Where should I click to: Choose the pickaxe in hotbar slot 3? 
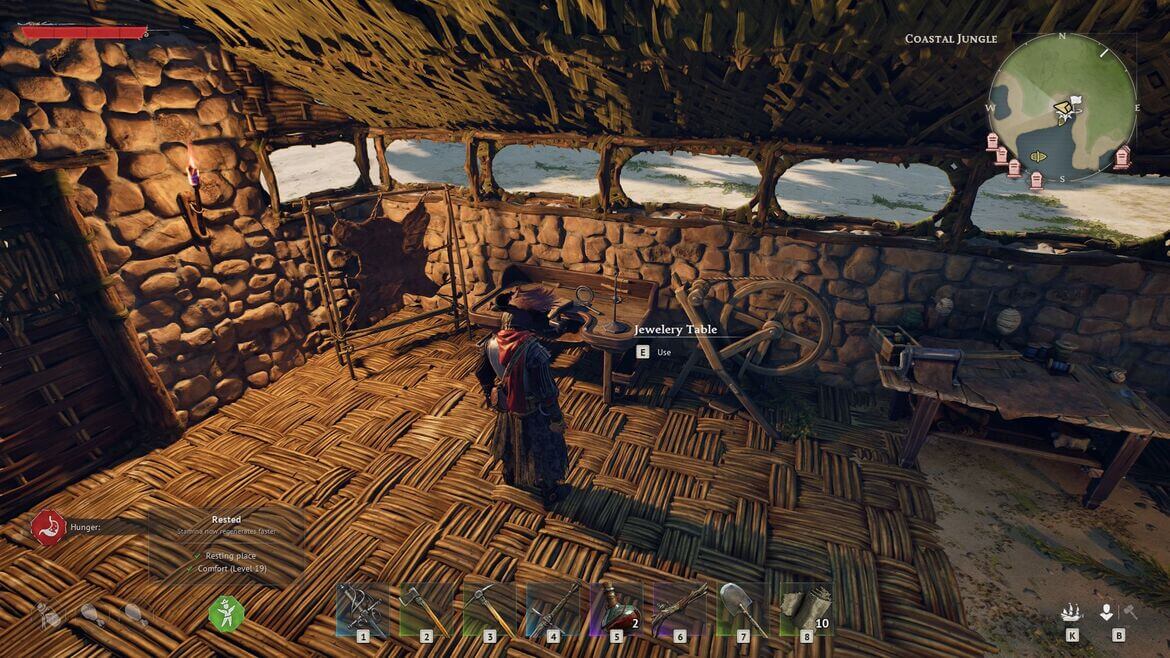(x=489, y=608)
